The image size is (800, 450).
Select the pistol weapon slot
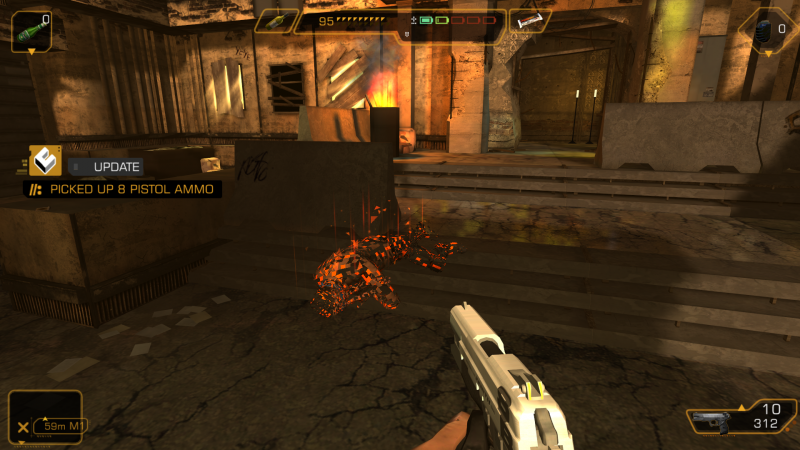712,421
